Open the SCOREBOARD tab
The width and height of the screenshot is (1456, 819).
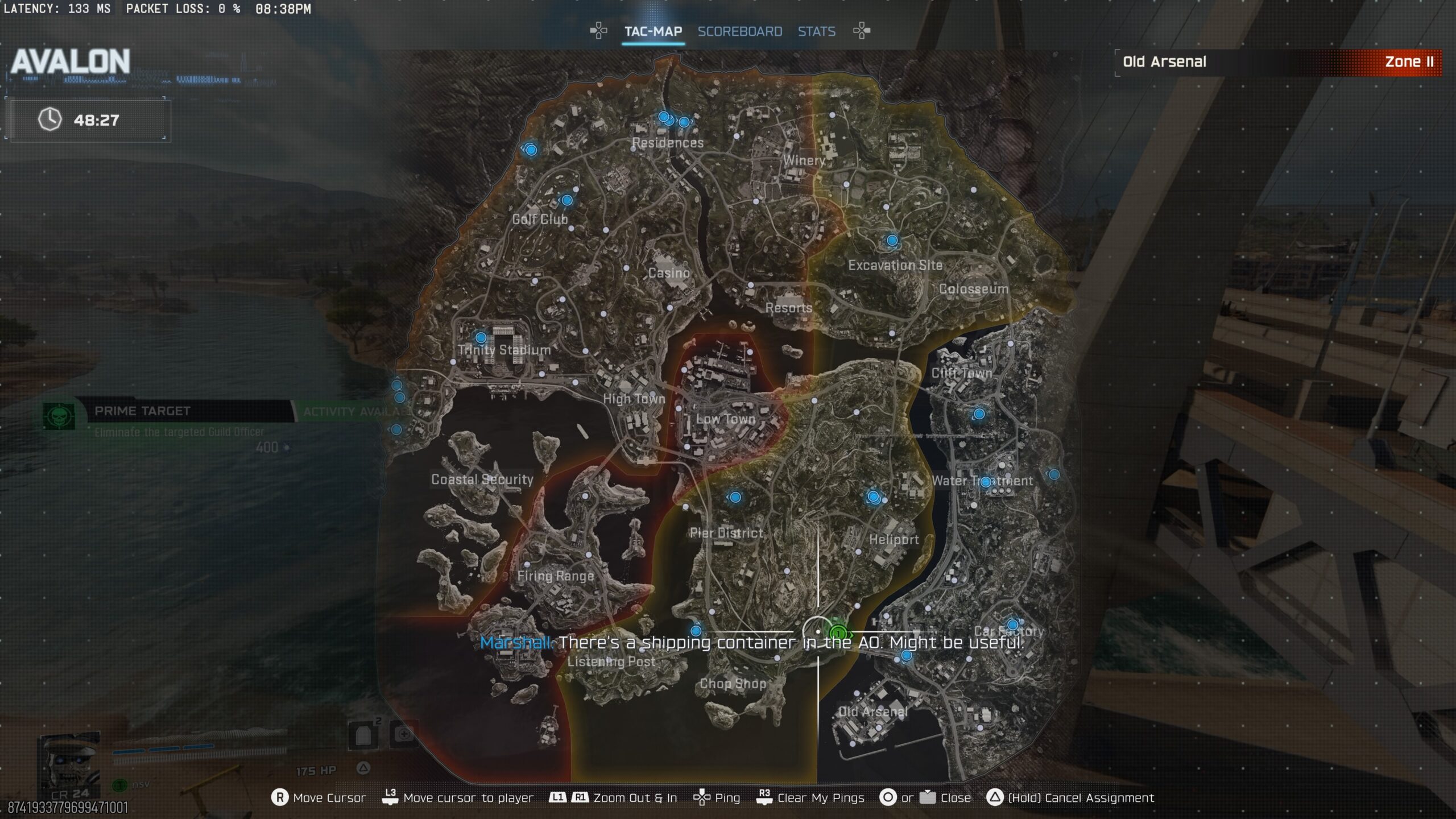click(x=739, y=31)
